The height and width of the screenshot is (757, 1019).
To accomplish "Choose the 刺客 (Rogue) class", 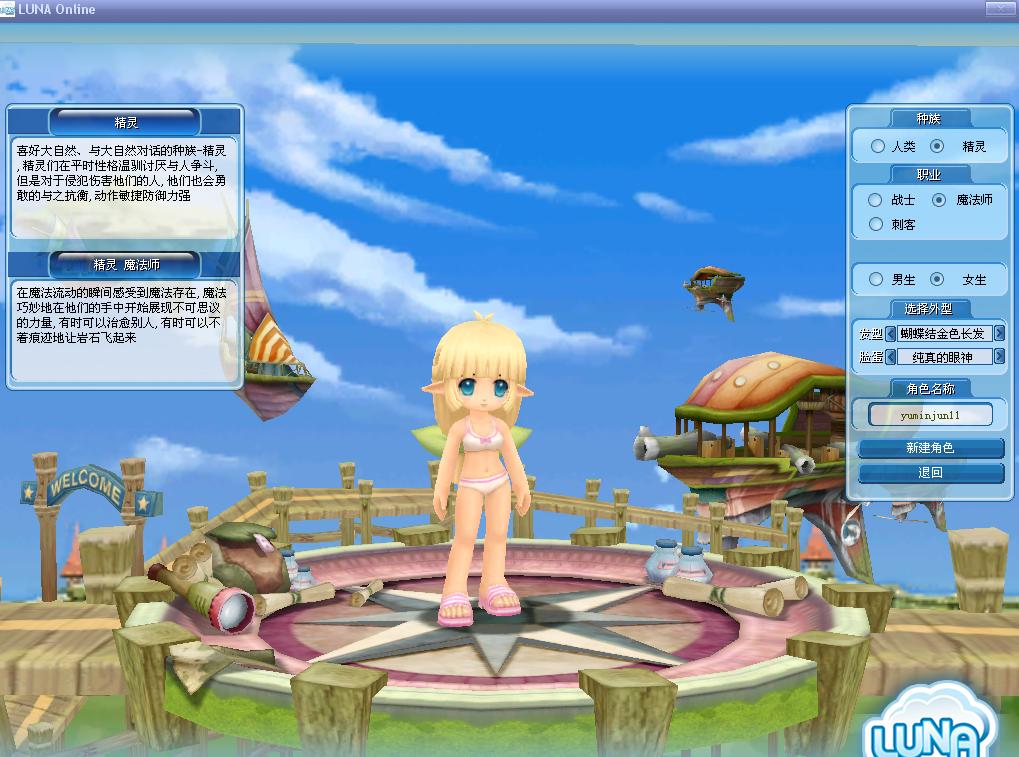I will click(875, 224).
